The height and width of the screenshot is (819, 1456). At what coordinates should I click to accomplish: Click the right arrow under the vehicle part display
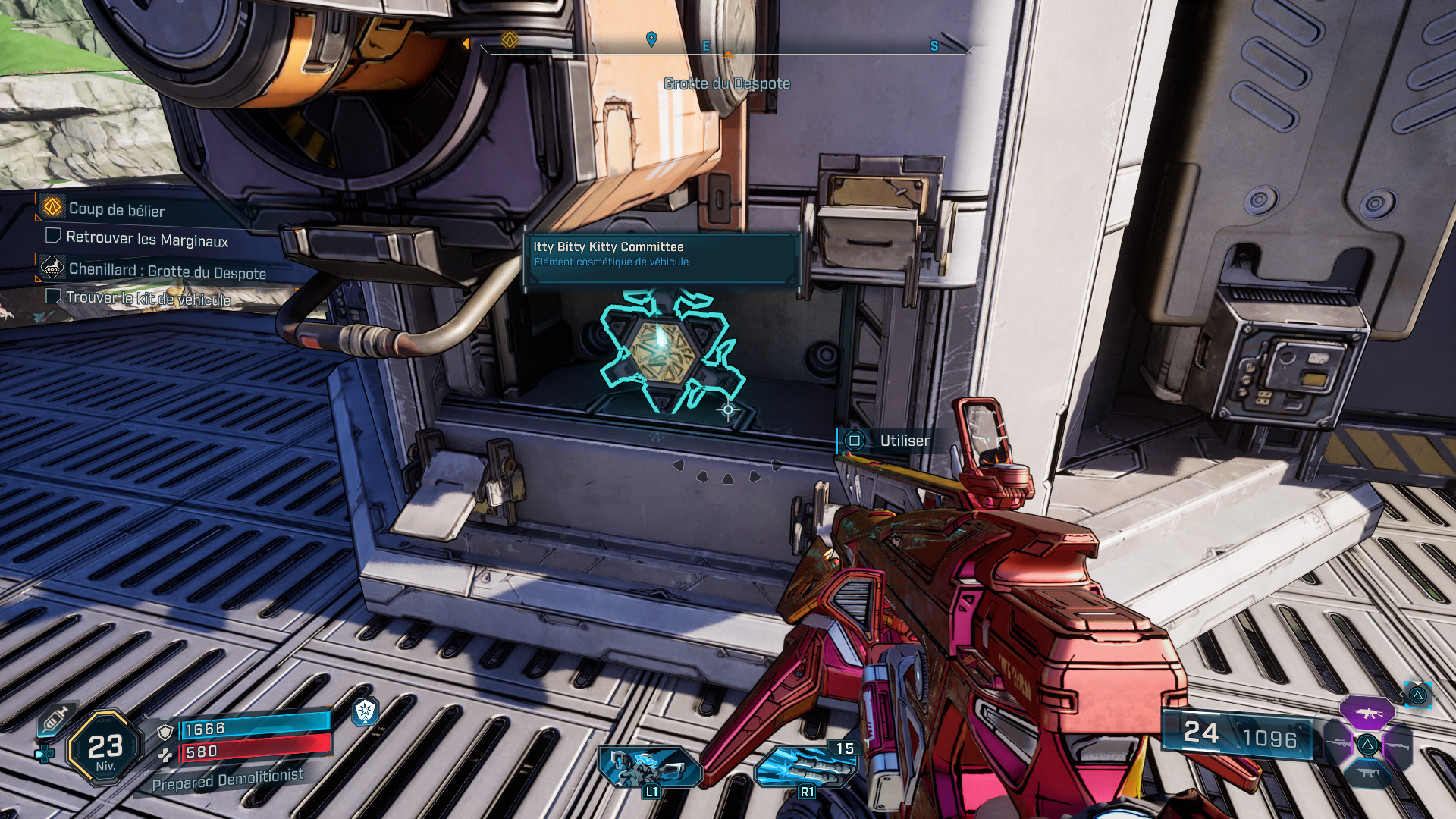click(x=775, y=466)
